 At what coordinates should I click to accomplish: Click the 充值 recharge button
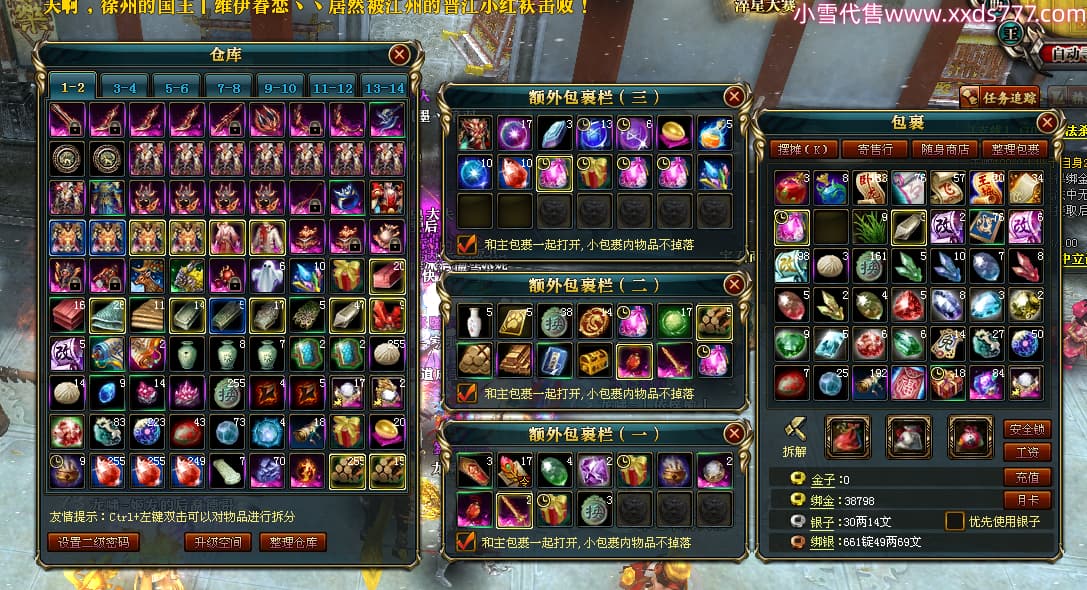coord(1027,478)
